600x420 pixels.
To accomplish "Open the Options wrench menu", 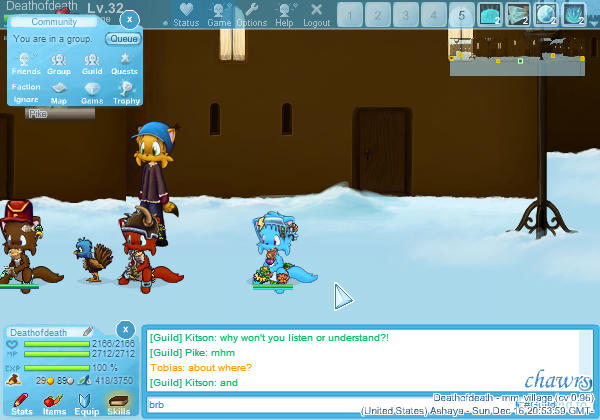I will coord(252,14).
